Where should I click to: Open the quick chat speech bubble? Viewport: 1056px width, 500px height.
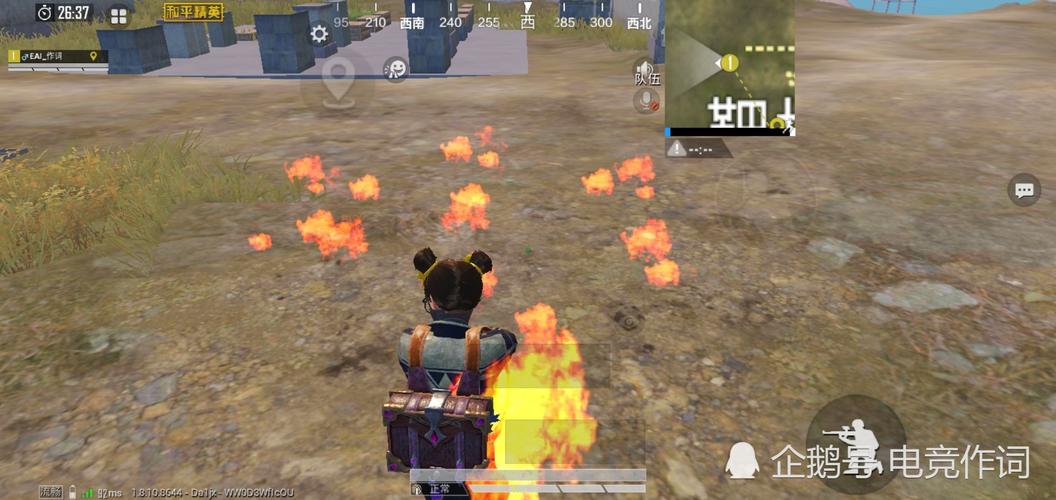tap(1024, 189)
